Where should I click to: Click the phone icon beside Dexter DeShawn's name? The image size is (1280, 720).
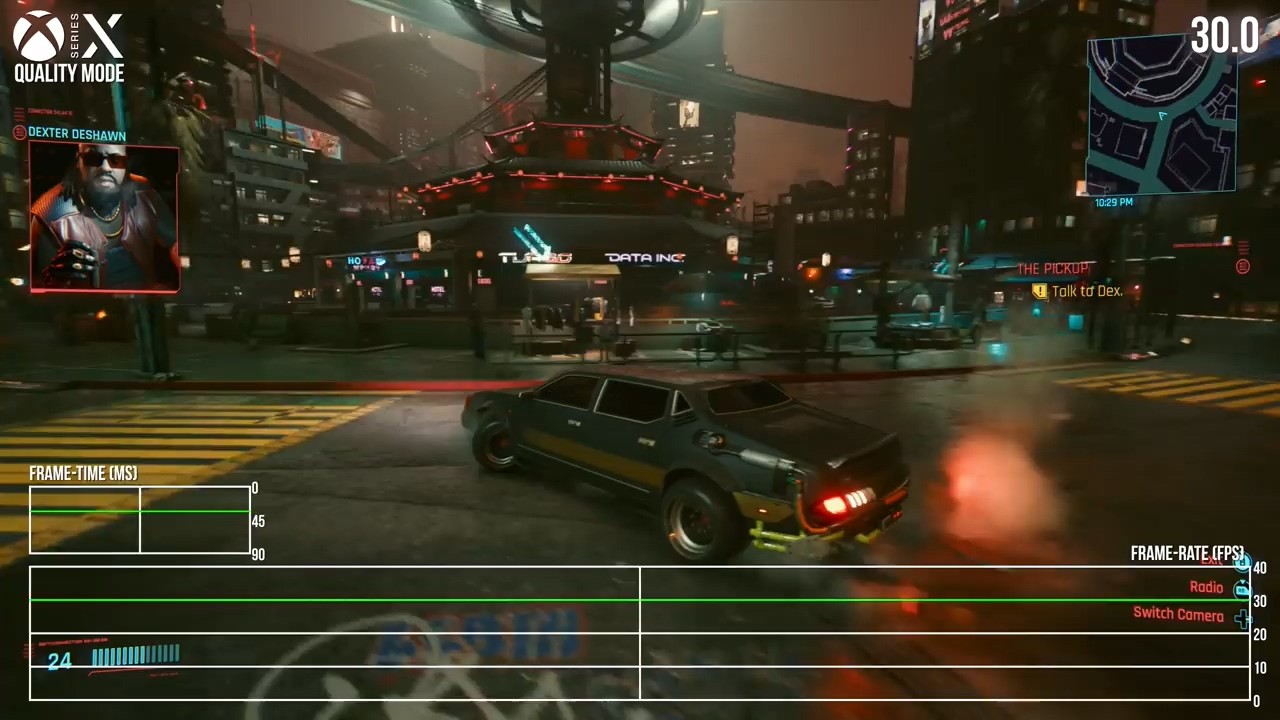click(x=19, y=133)
